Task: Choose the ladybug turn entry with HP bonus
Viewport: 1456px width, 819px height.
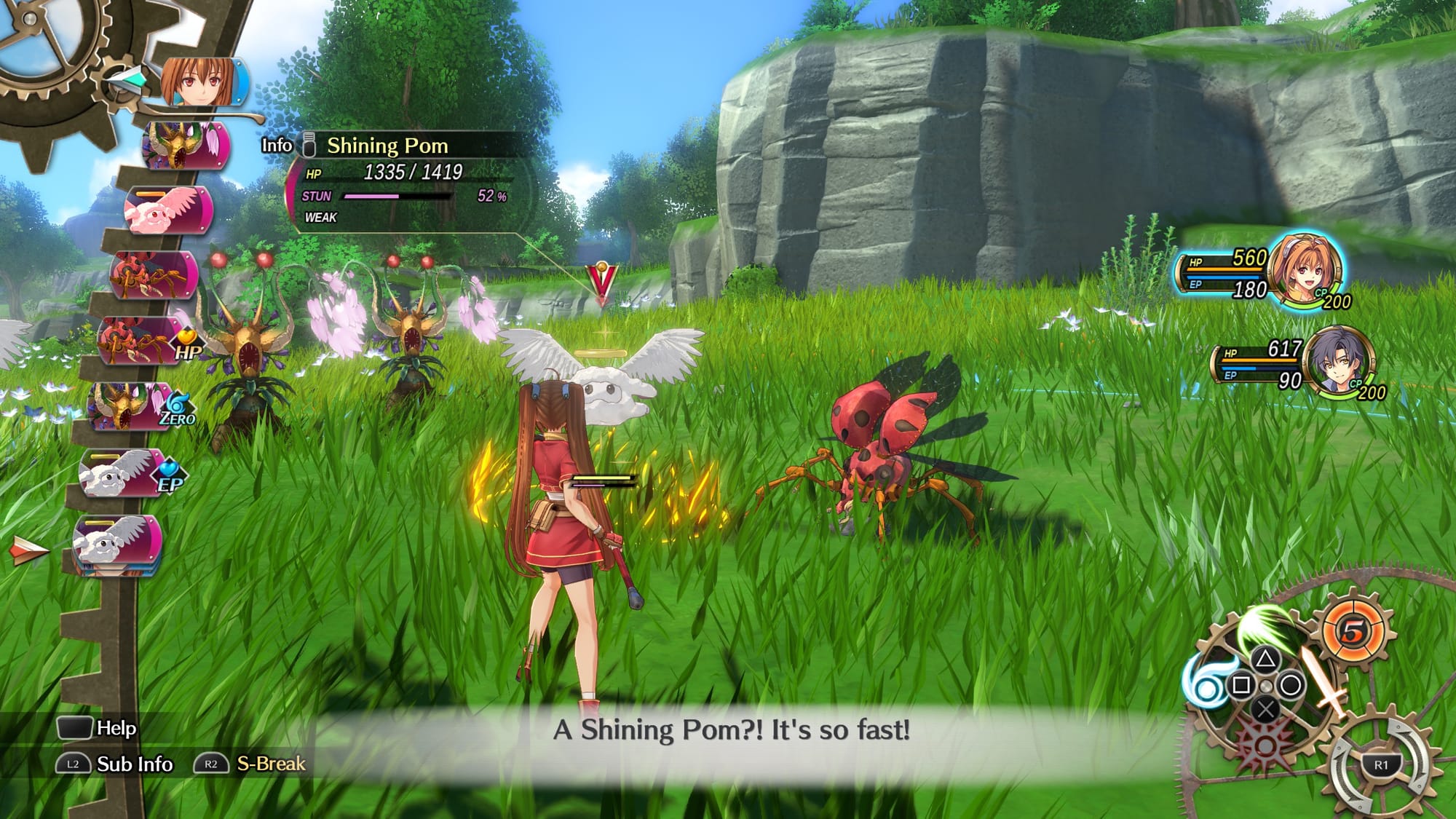Action: [146, 341]
